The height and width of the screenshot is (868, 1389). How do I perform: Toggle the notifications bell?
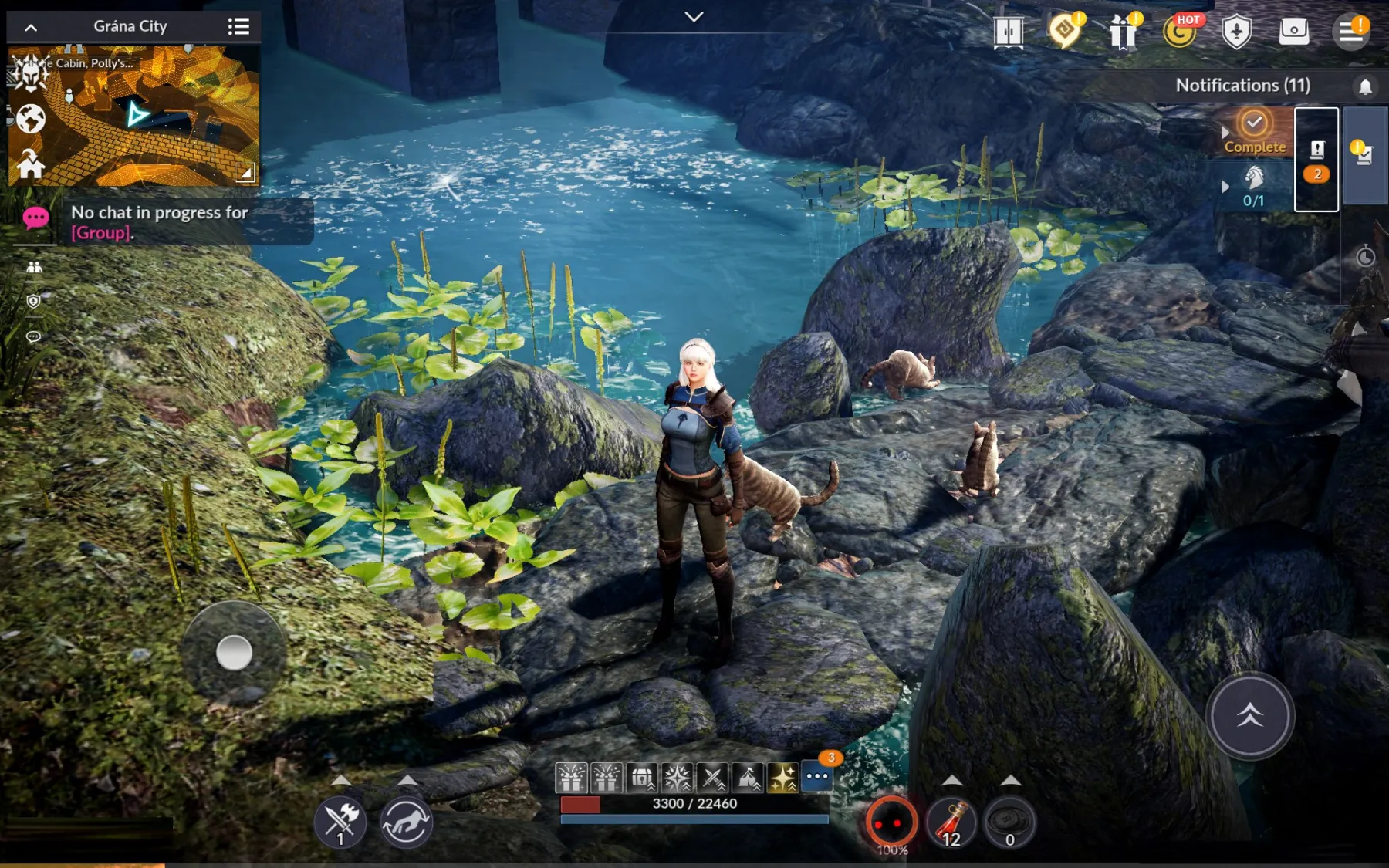point(1365,86)
